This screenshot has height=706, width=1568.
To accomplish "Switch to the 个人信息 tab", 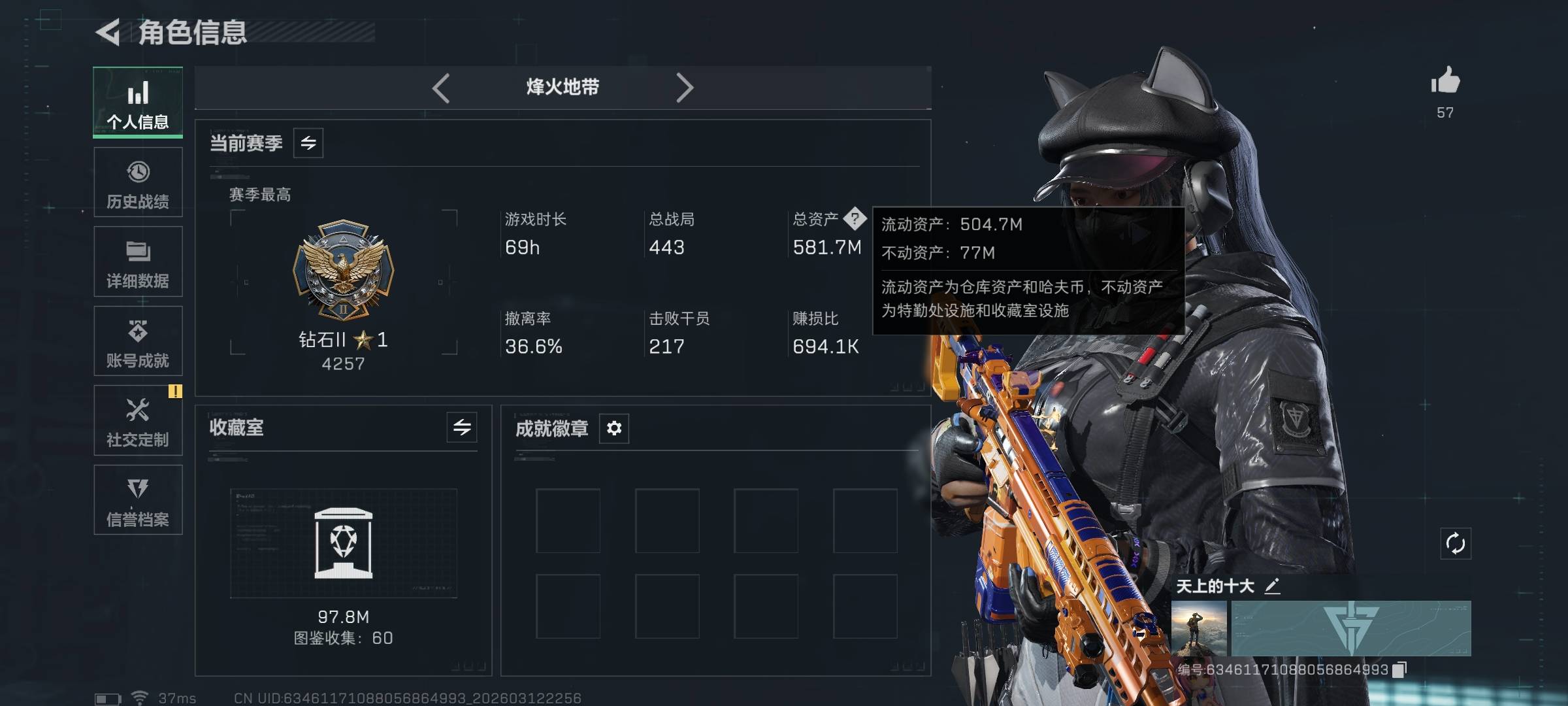I will pyautogui.click(x=138, y=103).
